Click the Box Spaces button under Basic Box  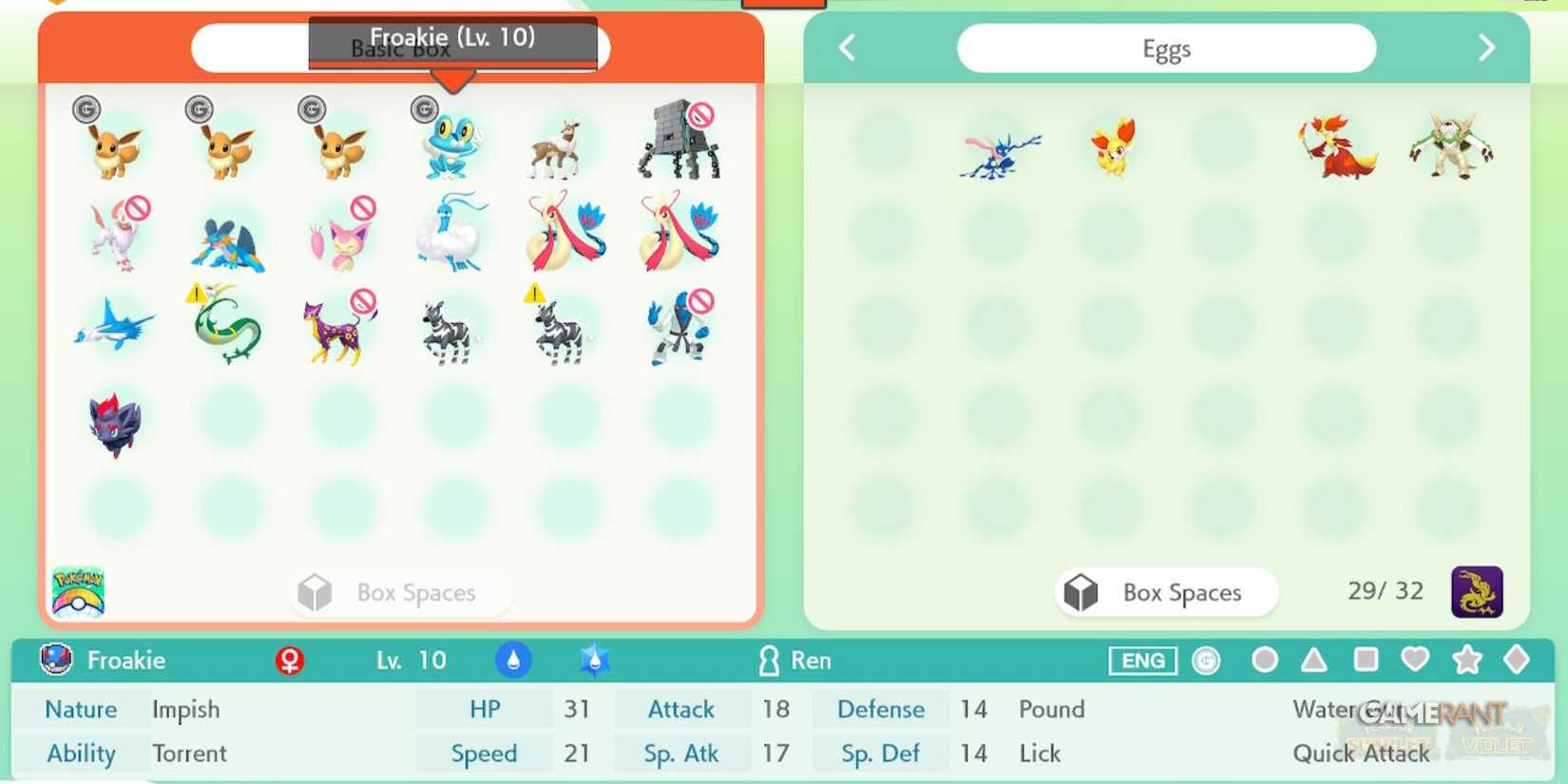(399, 592)
